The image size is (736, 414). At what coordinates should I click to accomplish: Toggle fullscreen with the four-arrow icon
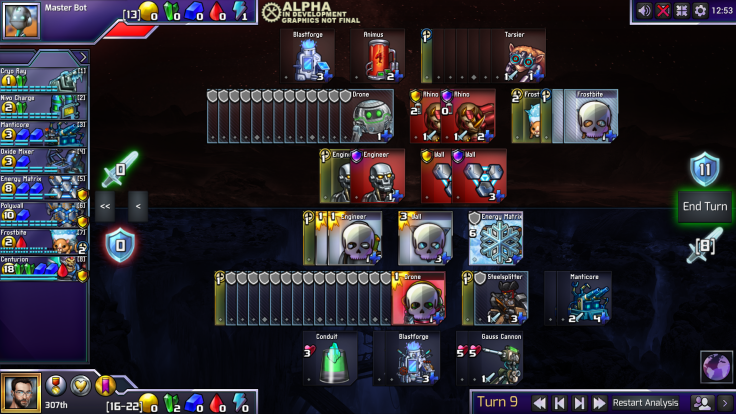(x=681, y=10)
